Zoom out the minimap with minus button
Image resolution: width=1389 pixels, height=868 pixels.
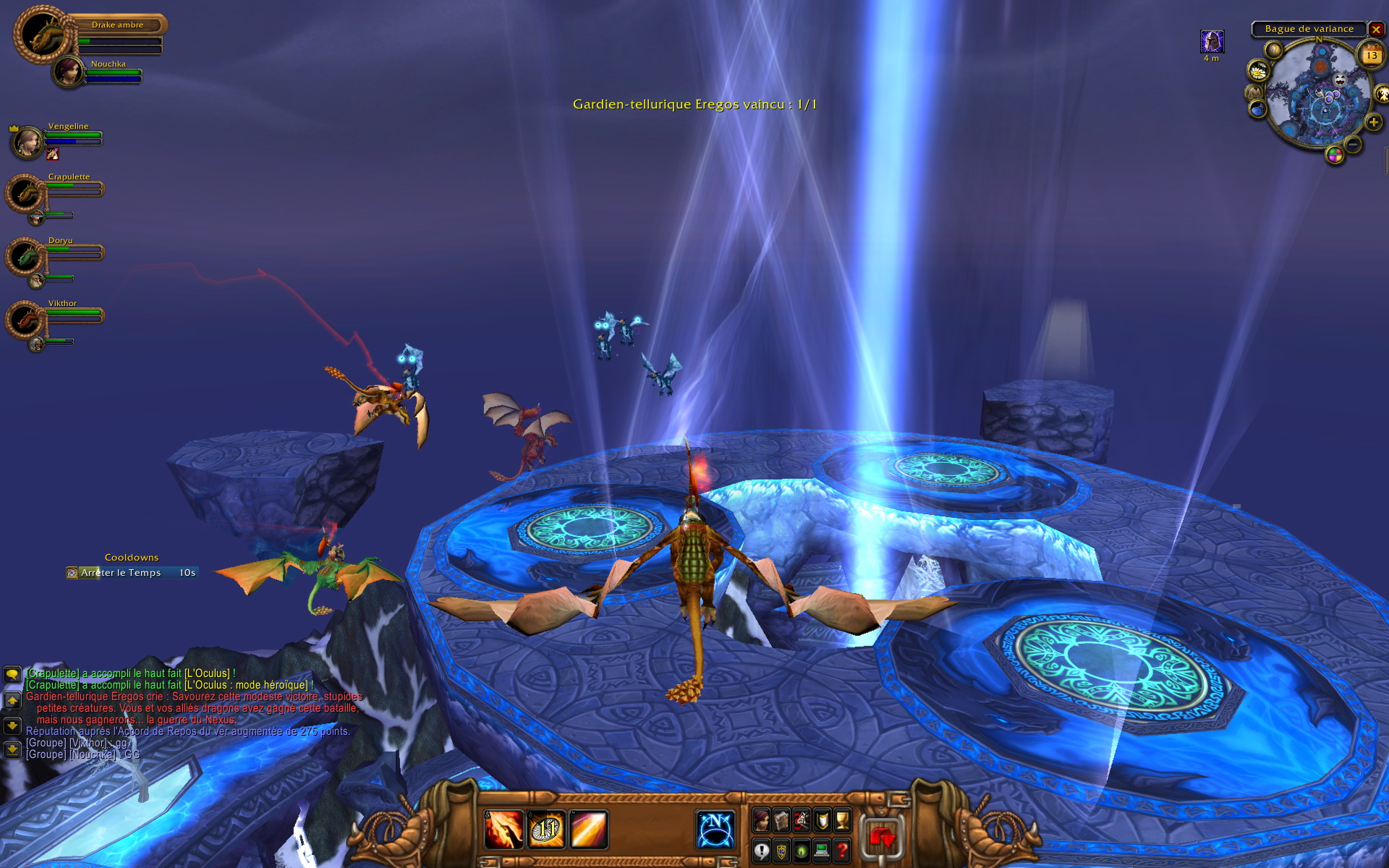[x=1354, y=145]
